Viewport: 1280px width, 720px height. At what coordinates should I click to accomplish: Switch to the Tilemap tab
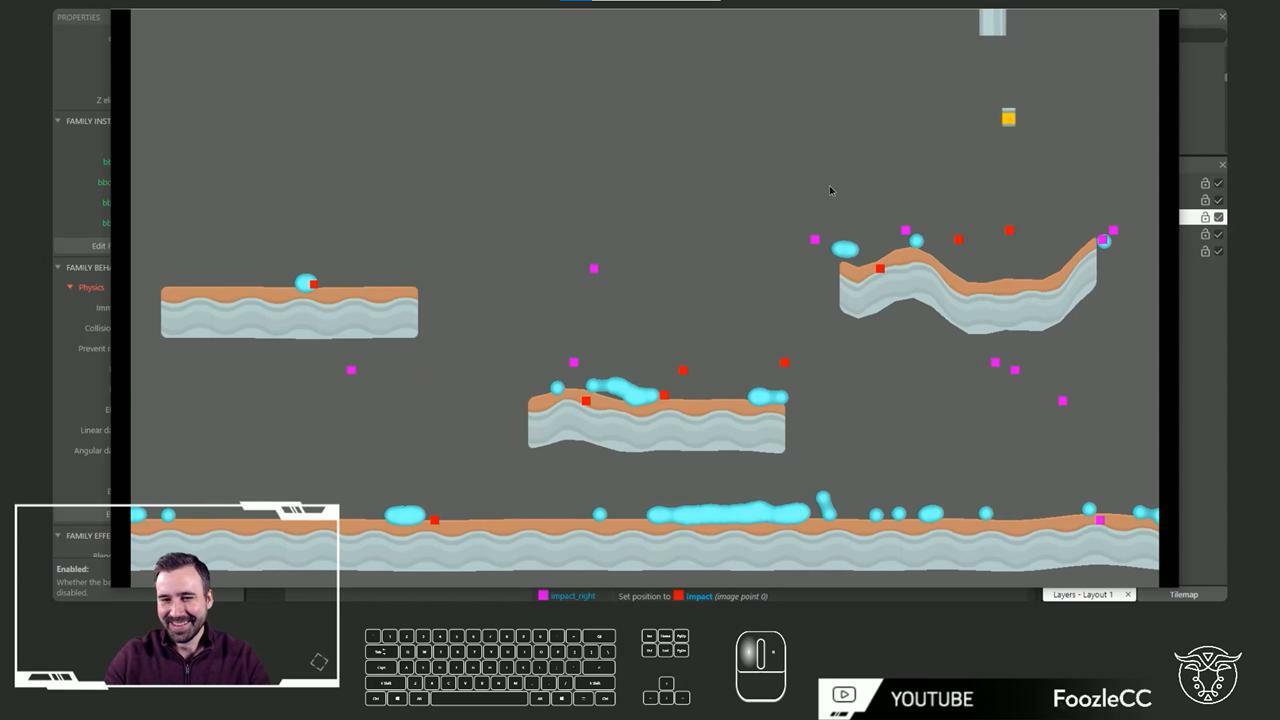pyautogui.click(x=1183, y=594)
